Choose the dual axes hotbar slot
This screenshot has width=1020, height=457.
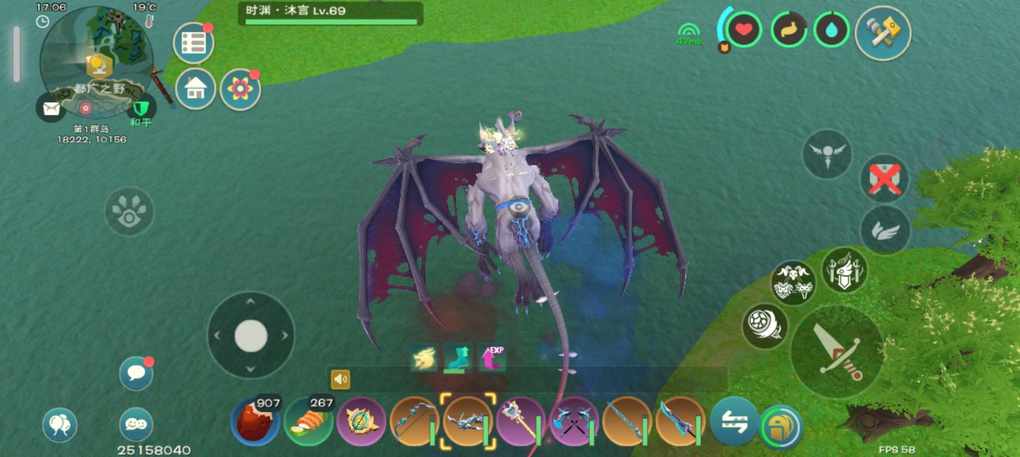pyautogui.click(x=574, y=421)
